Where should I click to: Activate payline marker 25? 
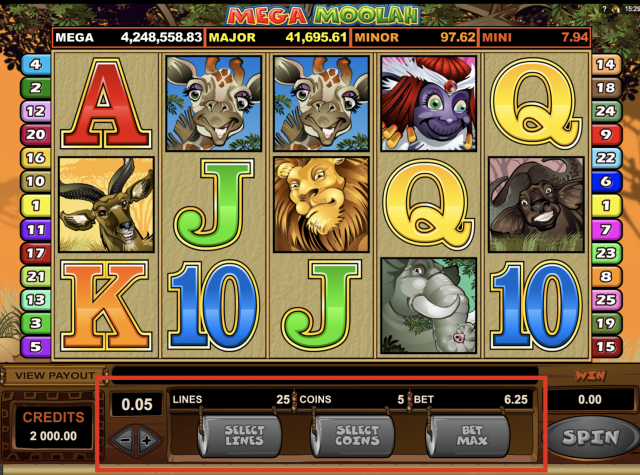605,299
